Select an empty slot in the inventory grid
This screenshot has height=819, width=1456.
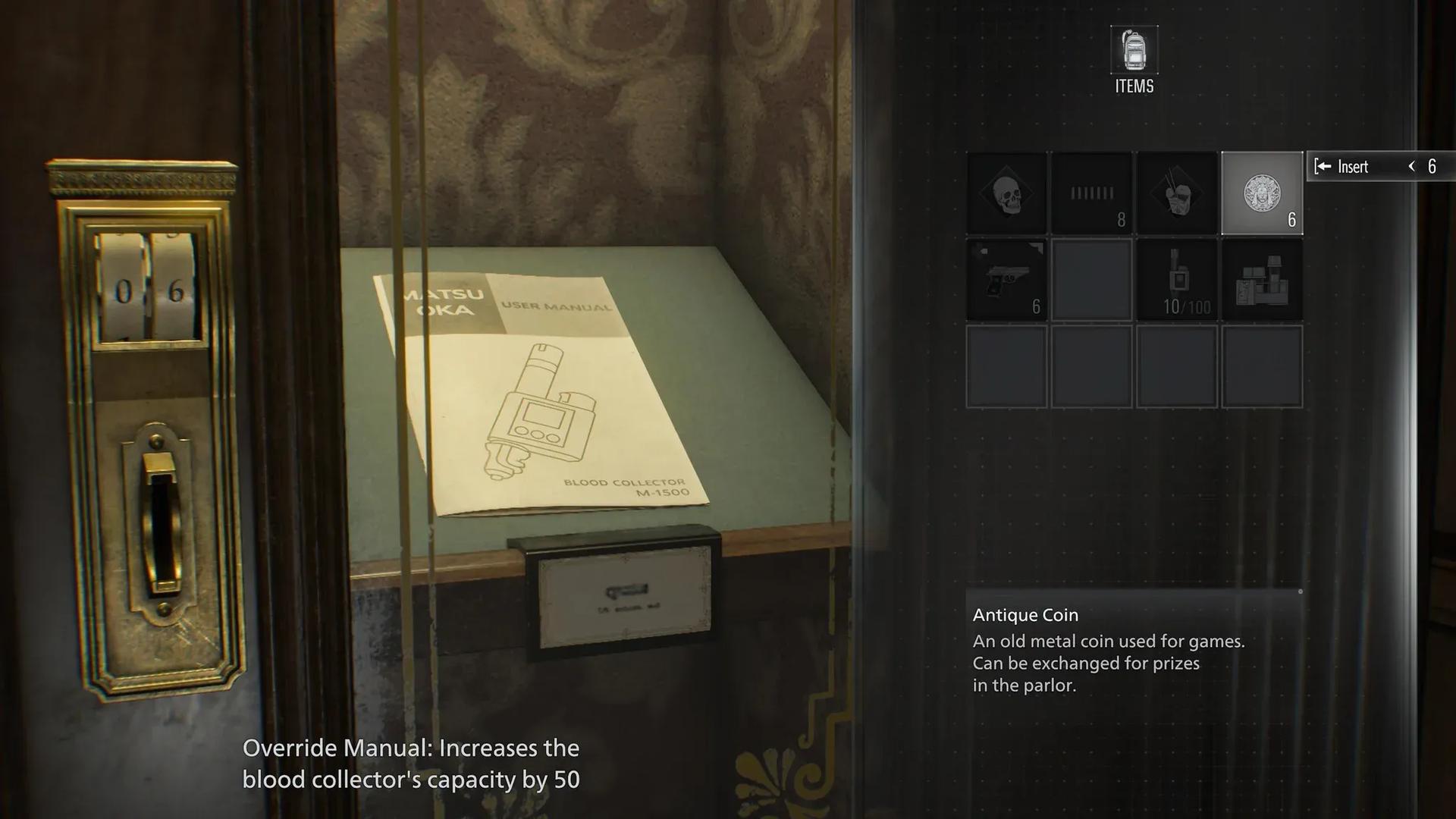(x=1091, y=278)
